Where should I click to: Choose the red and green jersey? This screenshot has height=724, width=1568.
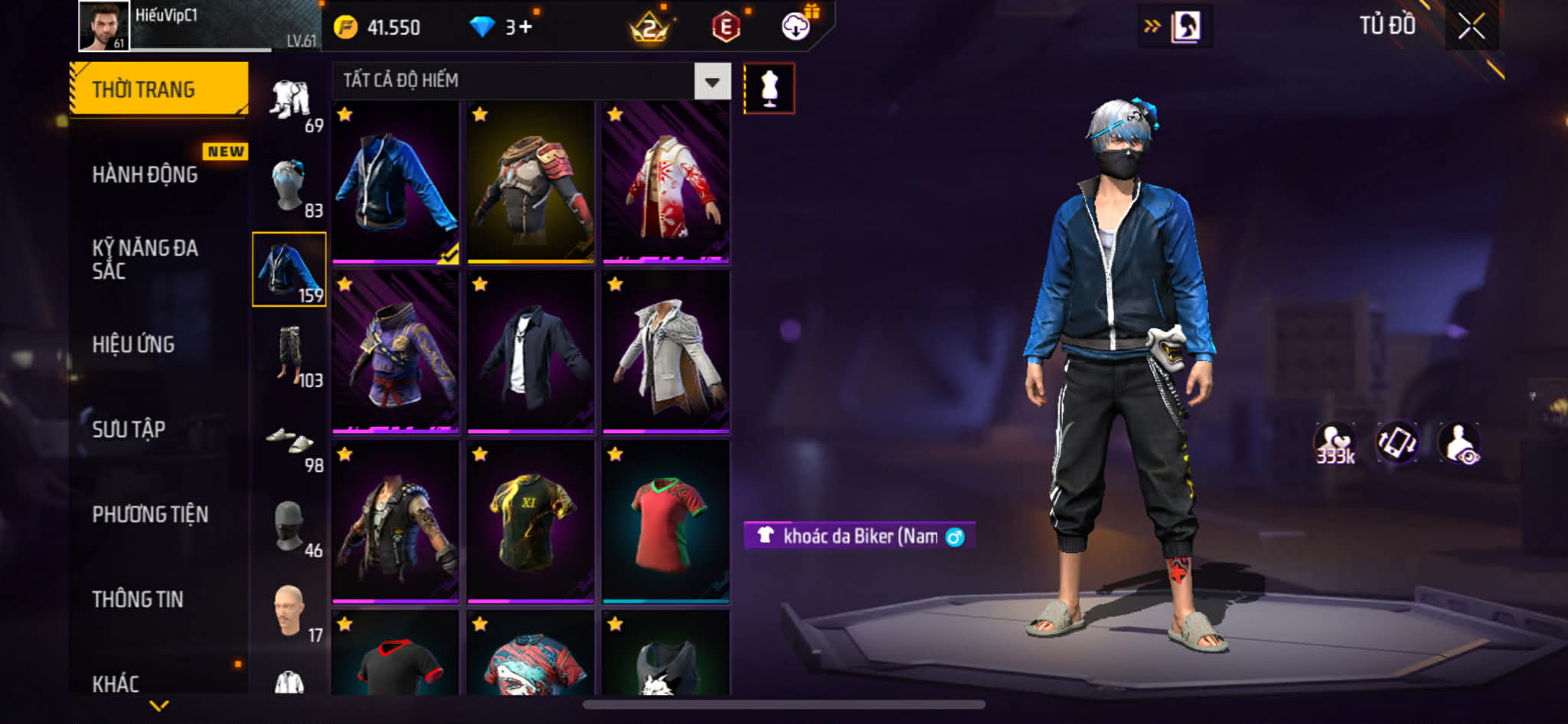(x=666, y=523)
